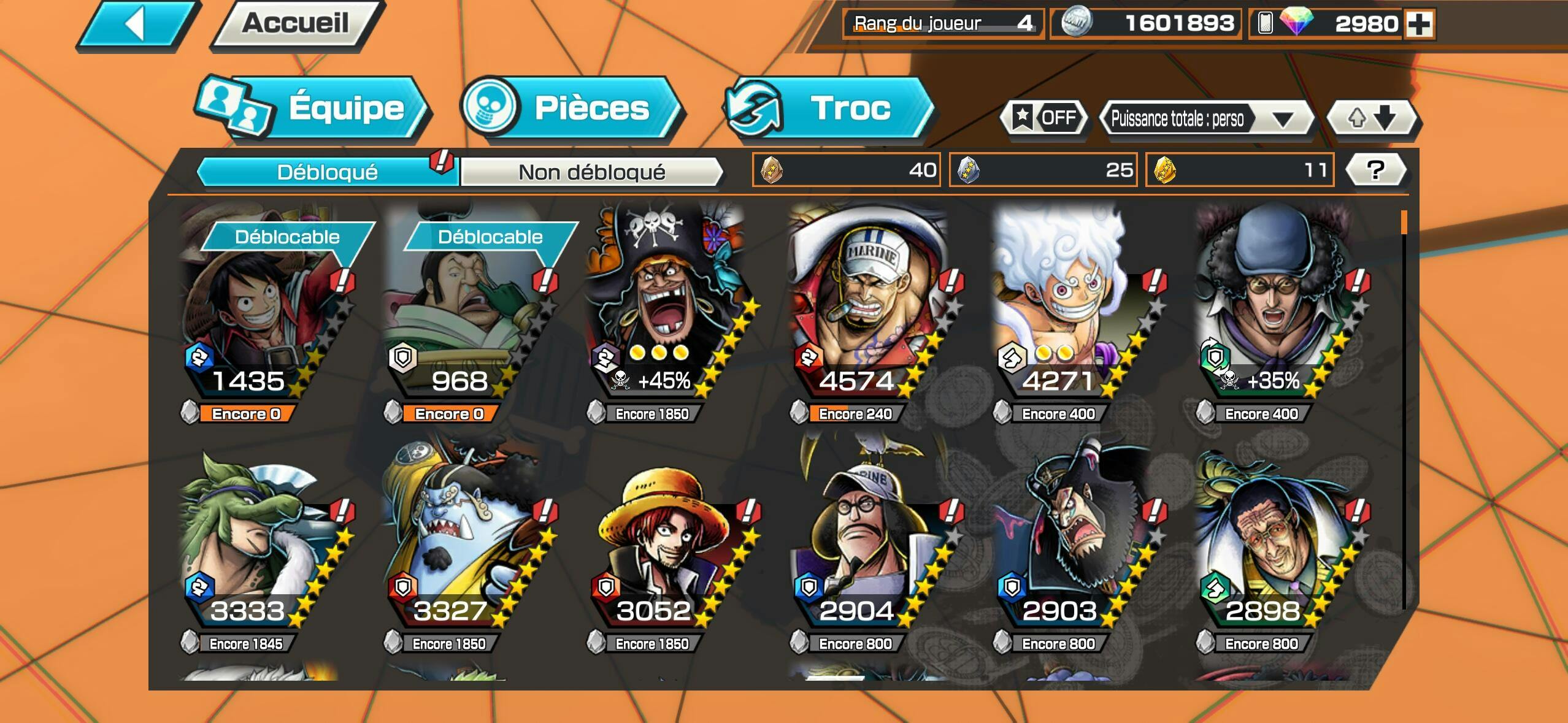Screen dimensions: 1568x723
Task: Switch to the Non débloqué tab
Action: [x=591, y=172]
